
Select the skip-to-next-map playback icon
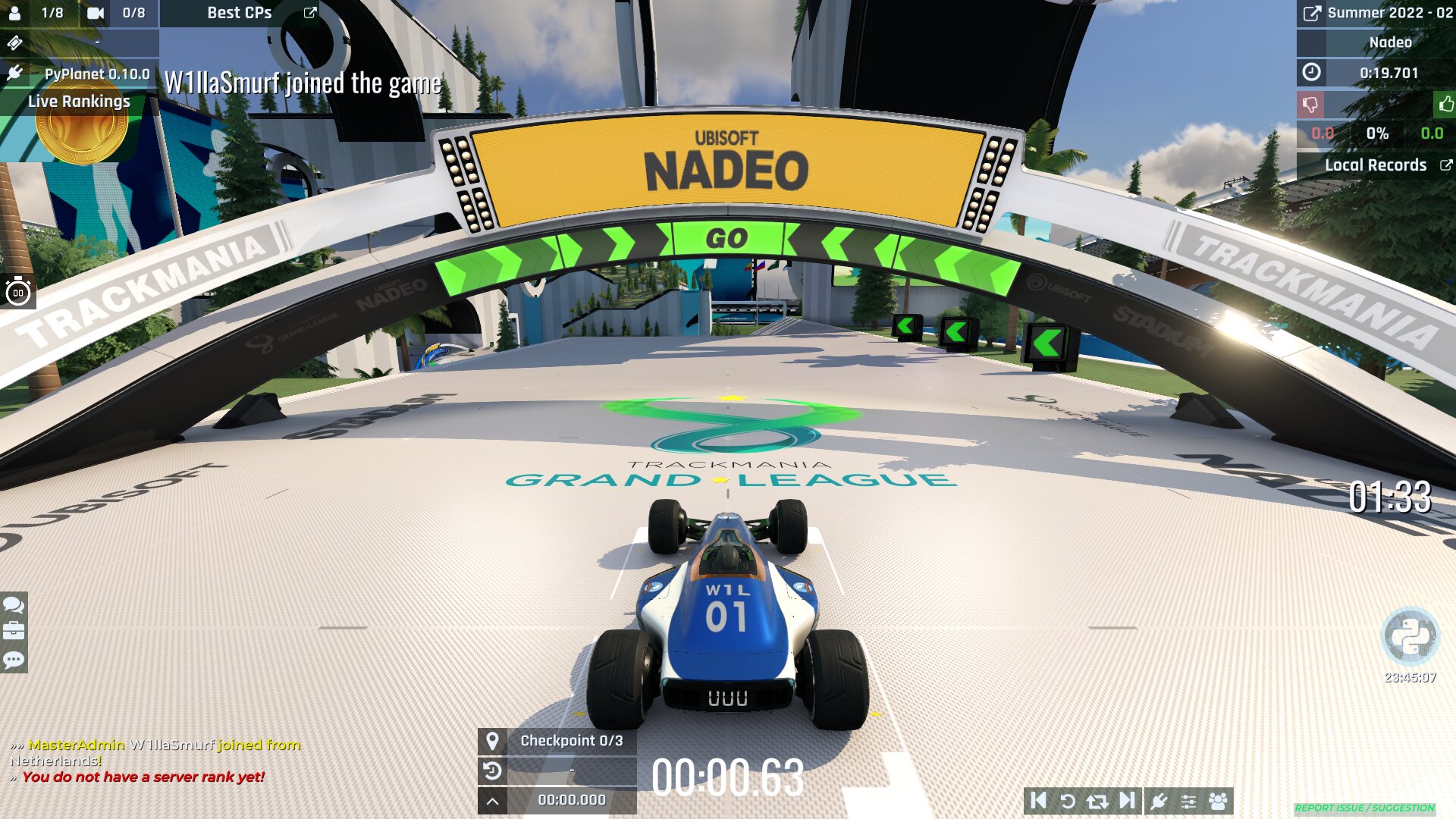[1125, 800]
